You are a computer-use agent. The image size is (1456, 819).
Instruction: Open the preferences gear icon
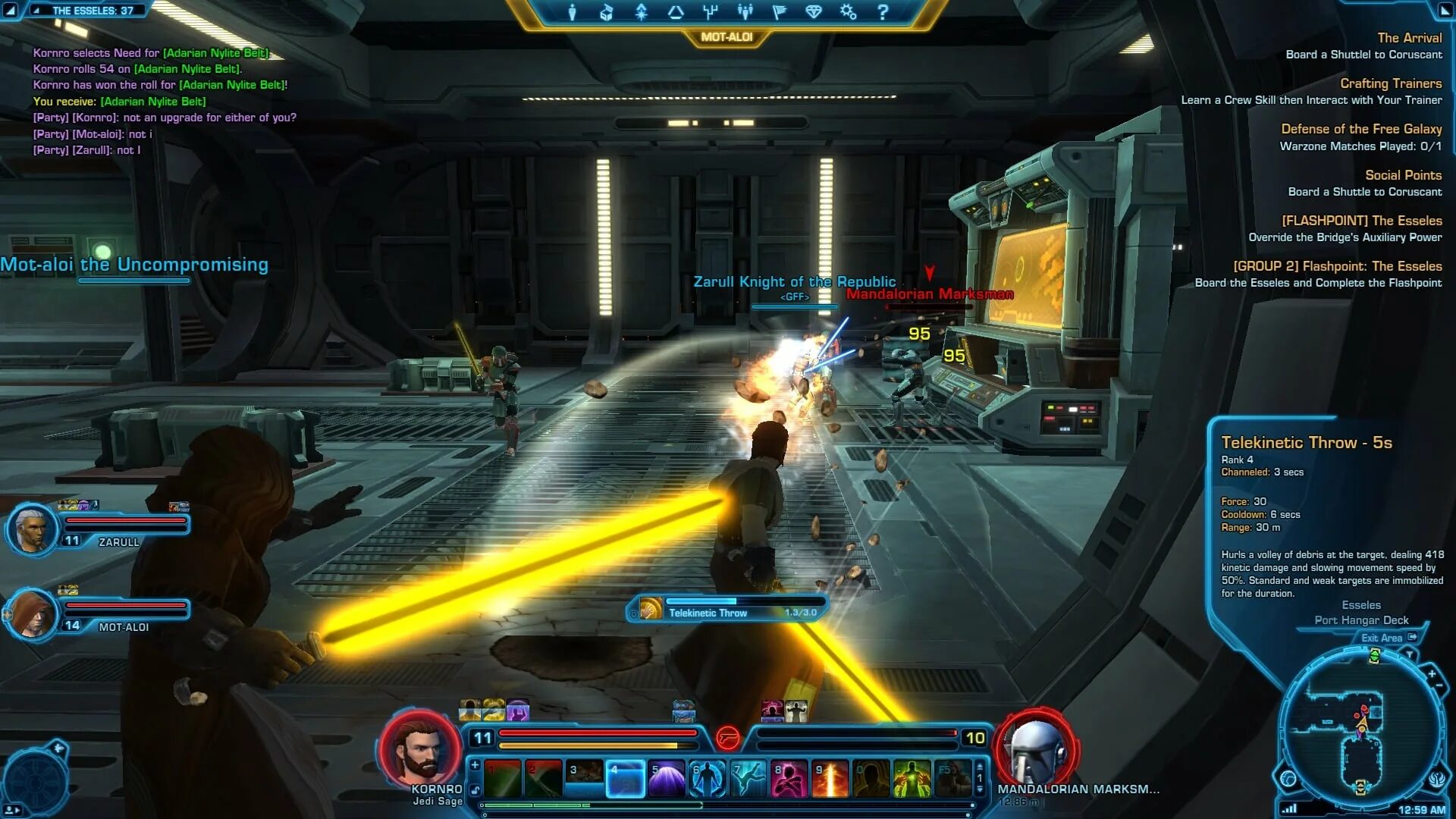[x=848, y=12]
